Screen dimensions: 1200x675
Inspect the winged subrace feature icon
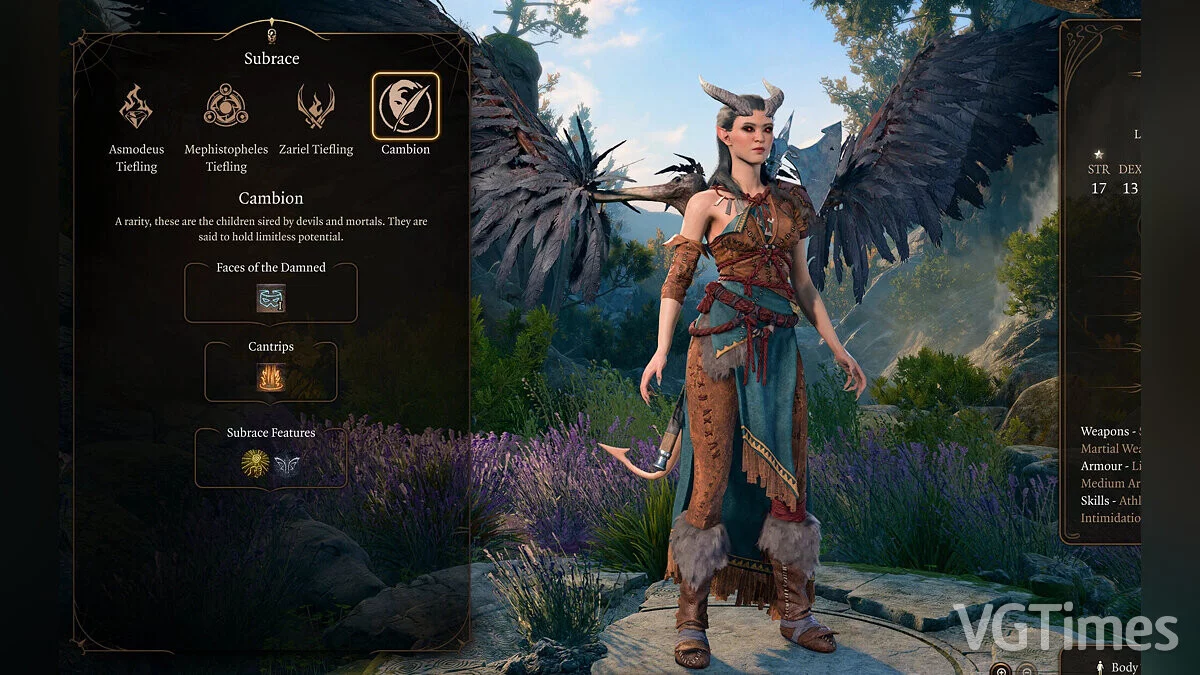tap(287, 464)
